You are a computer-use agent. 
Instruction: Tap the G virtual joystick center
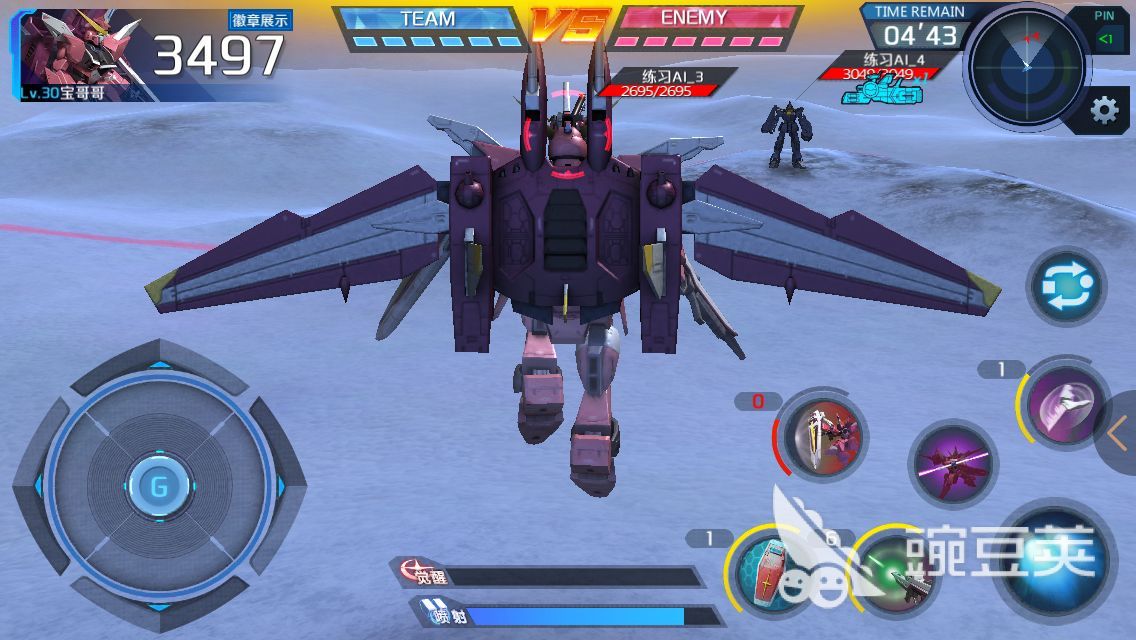coord(158,487)
